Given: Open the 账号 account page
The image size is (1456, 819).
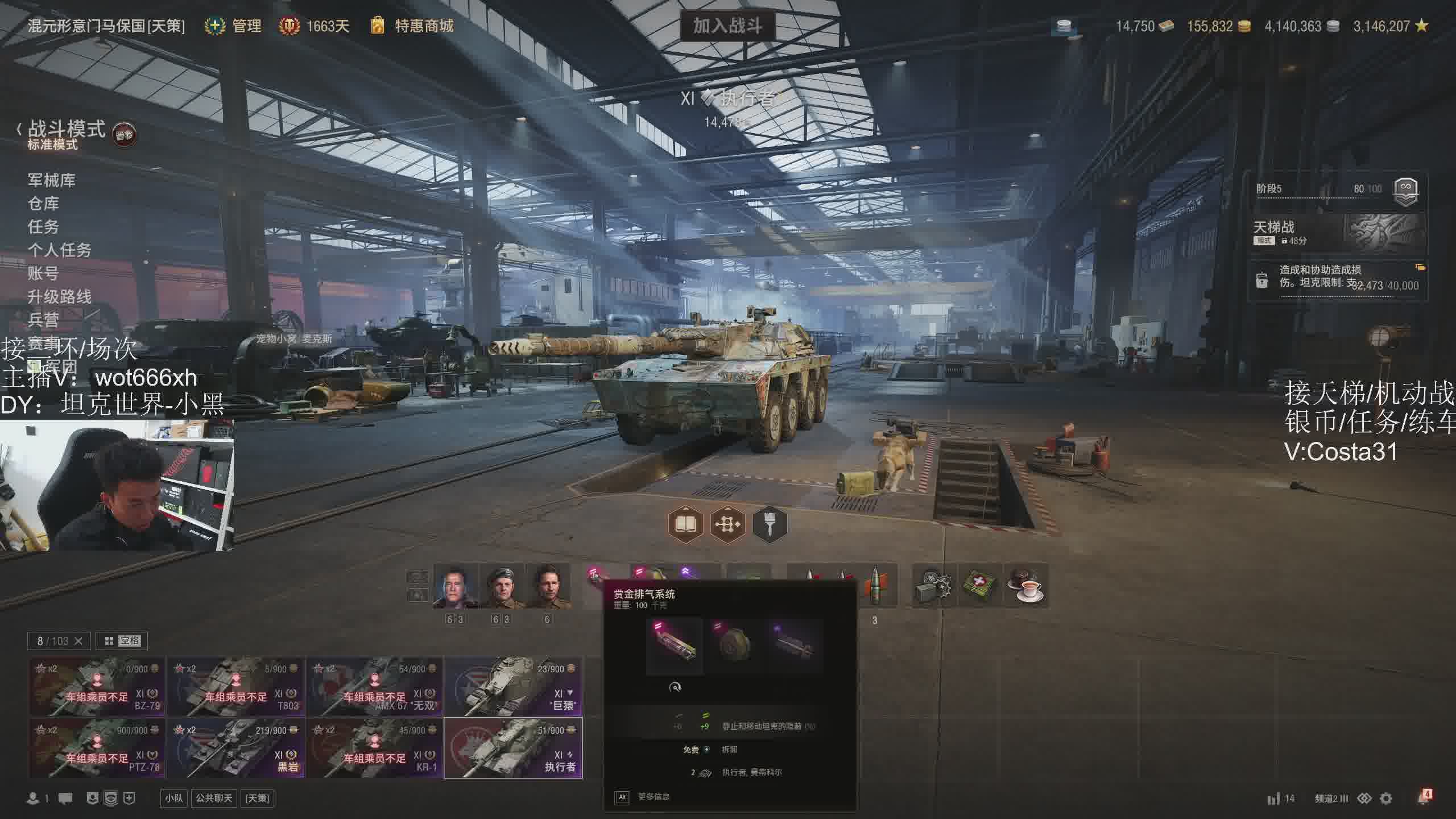Looking at the screenshot, I should click(x=44, y=274).
